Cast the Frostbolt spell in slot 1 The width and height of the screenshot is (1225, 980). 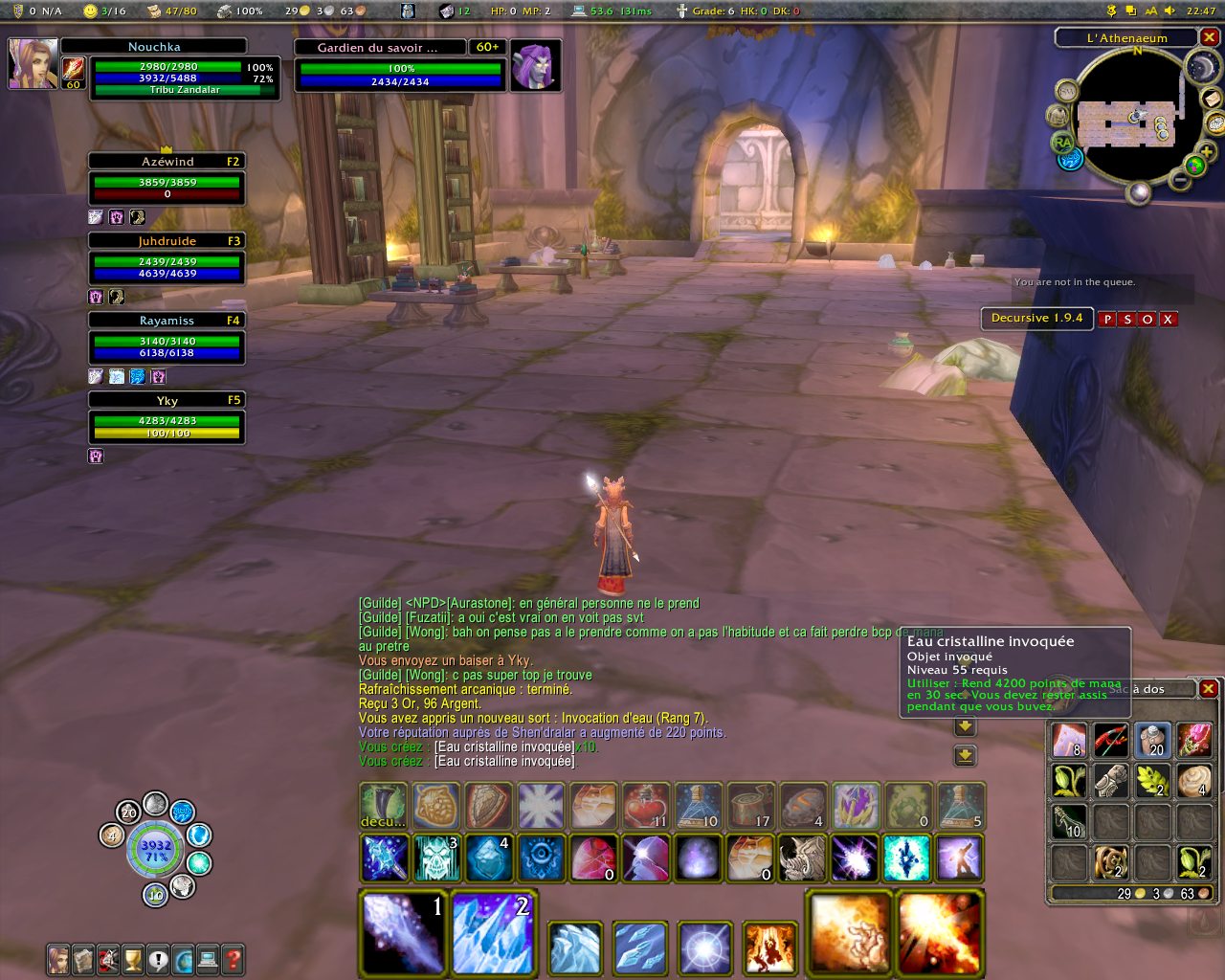pyautogui.click(x=403, y=933)
